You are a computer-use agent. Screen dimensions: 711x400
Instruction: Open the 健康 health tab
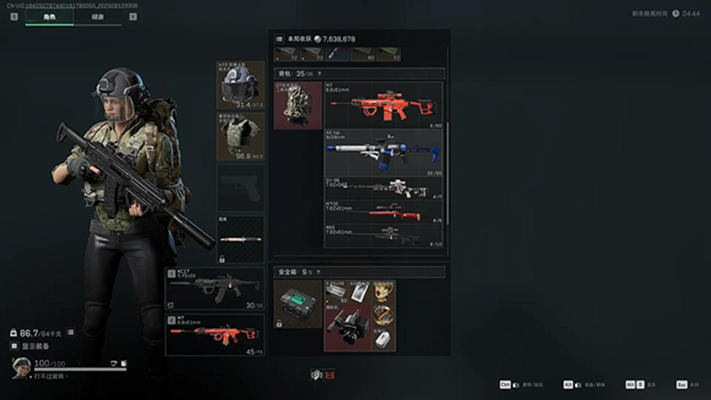97,18
